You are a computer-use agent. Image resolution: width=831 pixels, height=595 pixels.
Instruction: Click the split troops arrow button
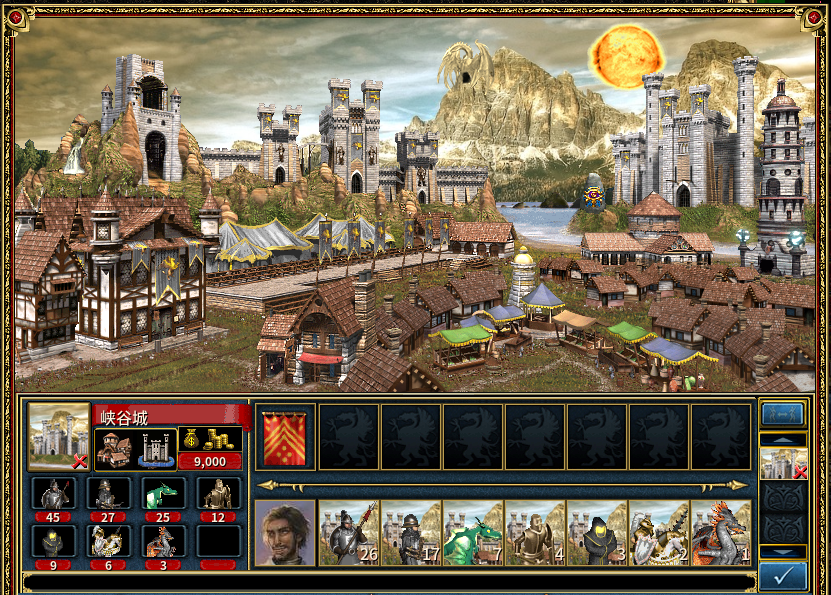tap(784, 414)
